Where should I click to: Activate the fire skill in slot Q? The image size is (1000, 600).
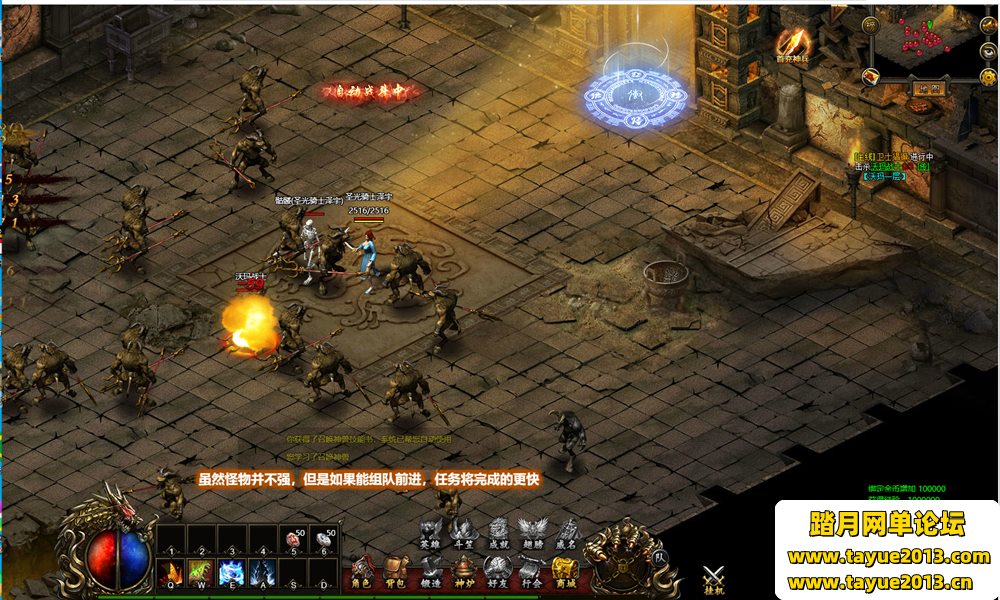pos(170,572)
